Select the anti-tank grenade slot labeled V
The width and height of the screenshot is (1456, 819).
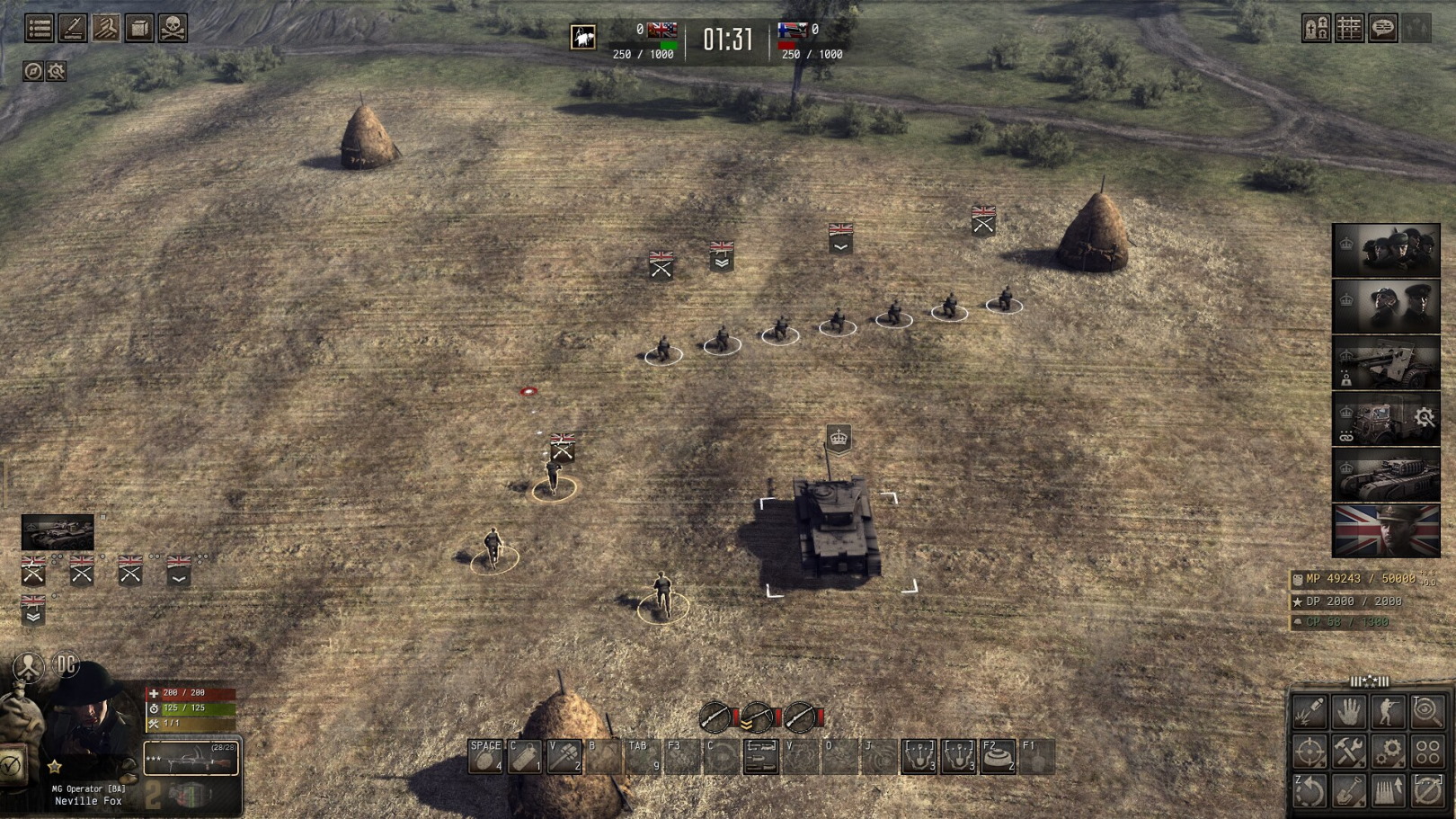(x=564, y=756)
